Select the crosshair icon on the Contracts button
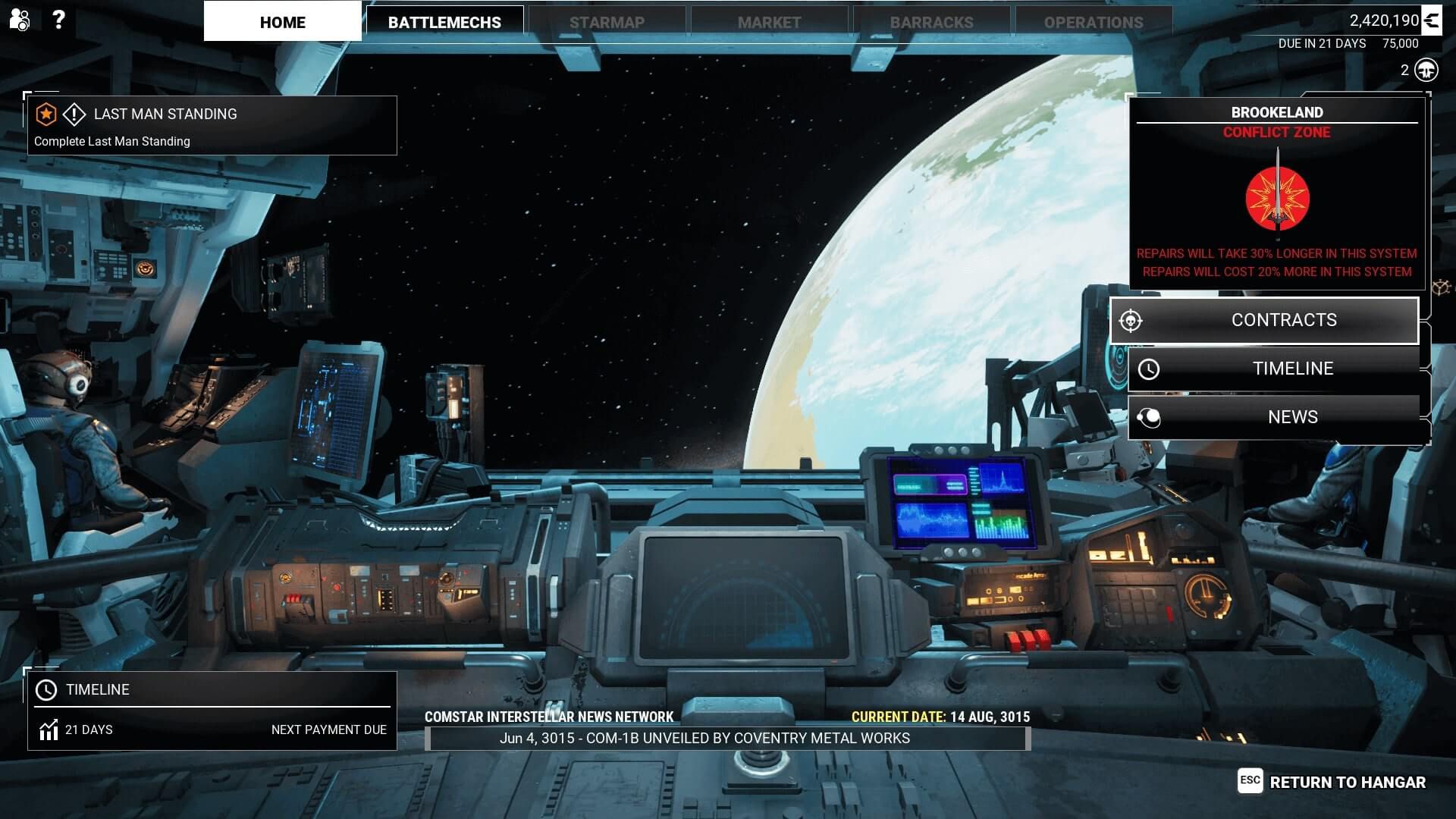Image resolution: width=1456 pixels, height=819 pixels. pos(1130,320)
